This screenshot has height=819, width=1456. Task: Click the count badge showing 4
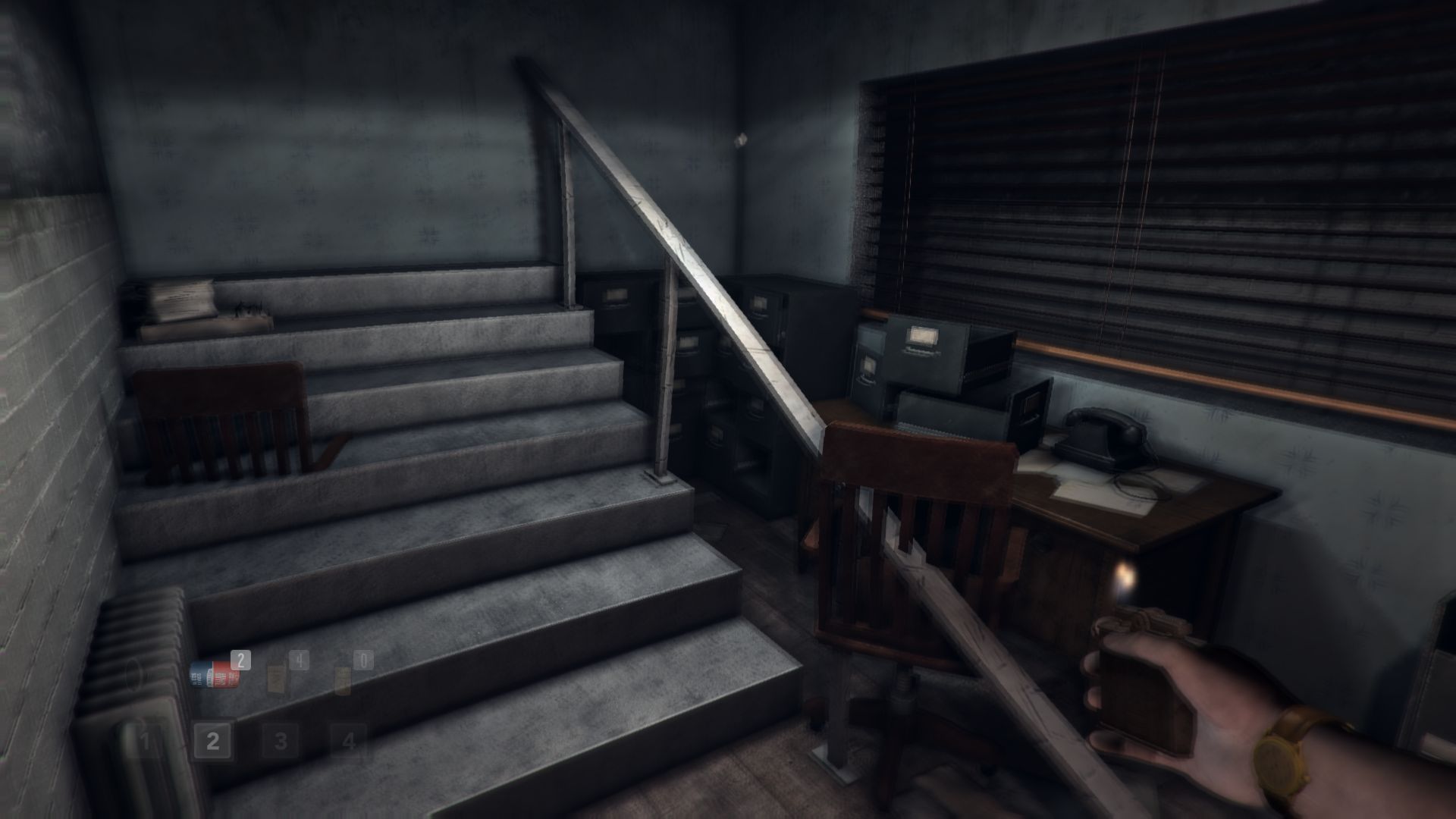pos(299,658)
